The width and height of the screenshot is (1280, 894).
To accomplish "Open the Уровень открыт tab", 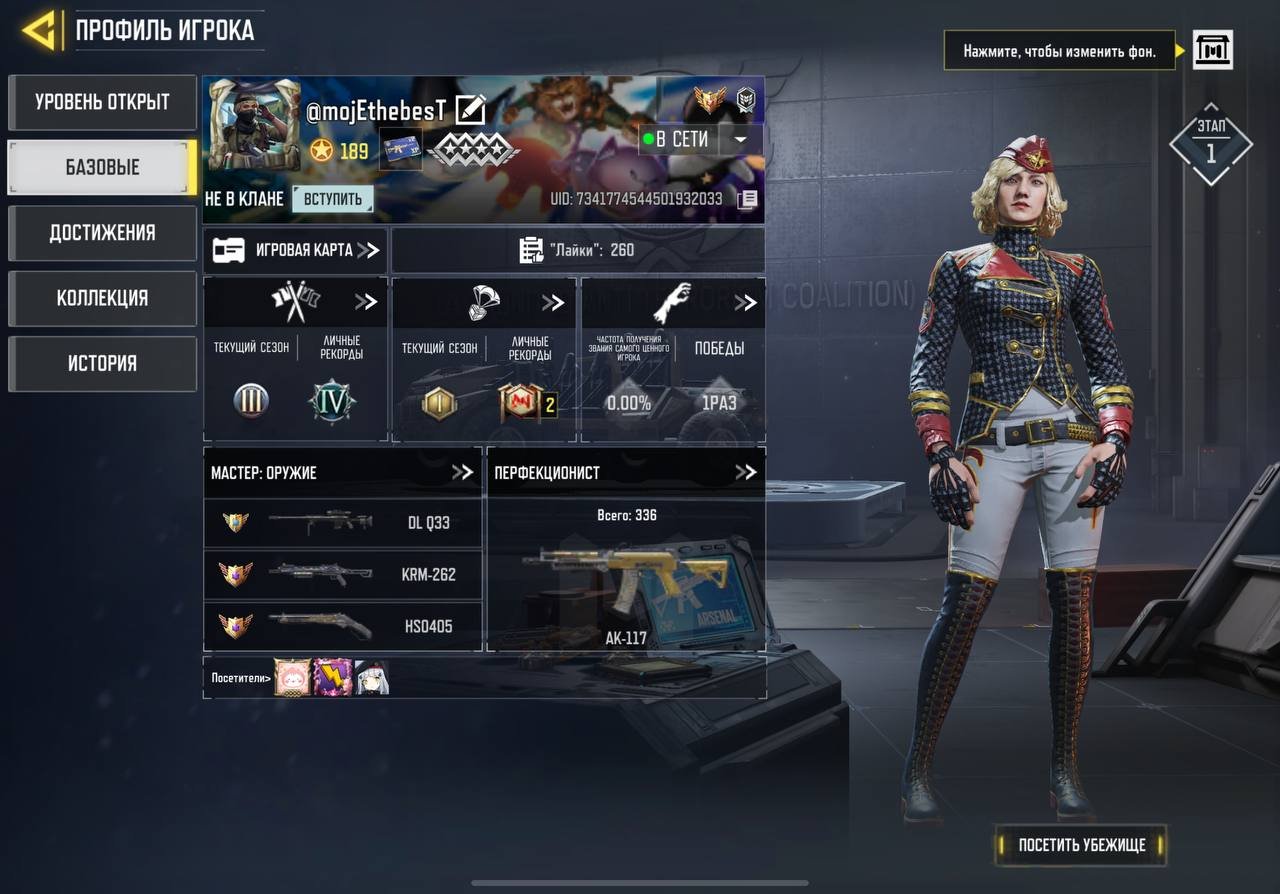I will point(102,102).
